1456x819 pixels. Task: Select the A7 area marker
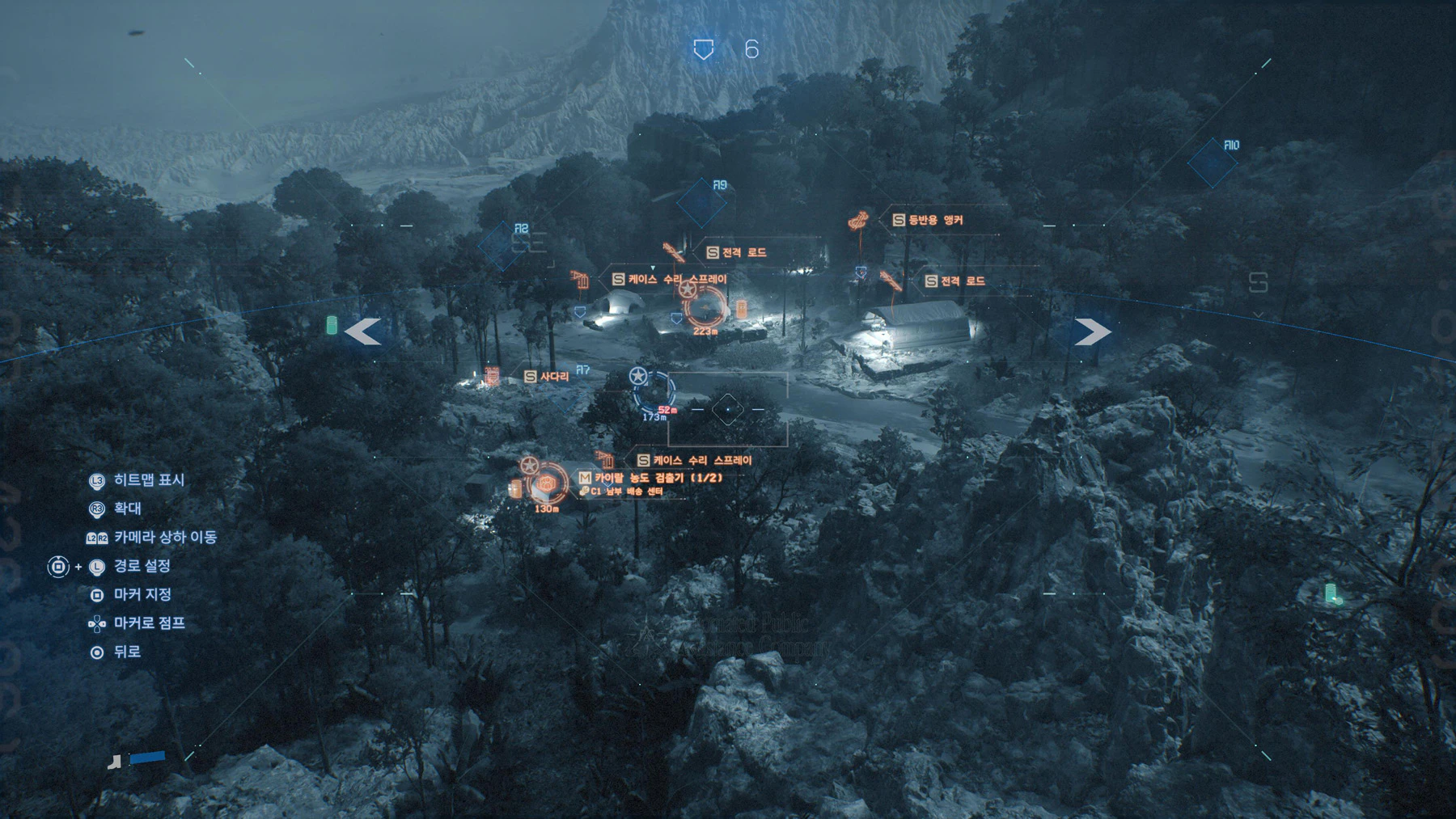[x=582, y=370]
